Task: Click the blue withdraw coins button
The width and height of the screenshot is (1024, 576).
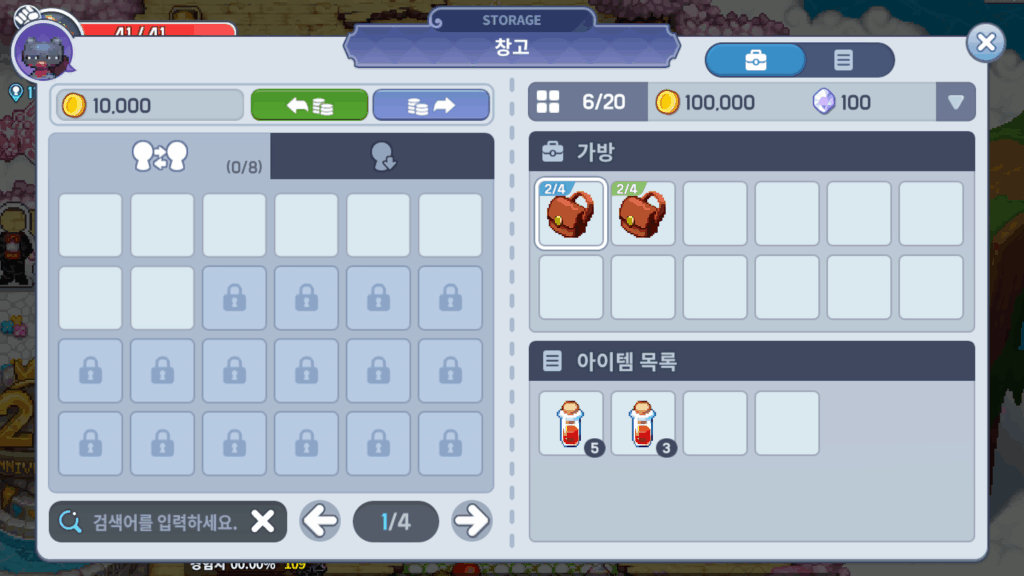Action: click(x=431, y=105)
